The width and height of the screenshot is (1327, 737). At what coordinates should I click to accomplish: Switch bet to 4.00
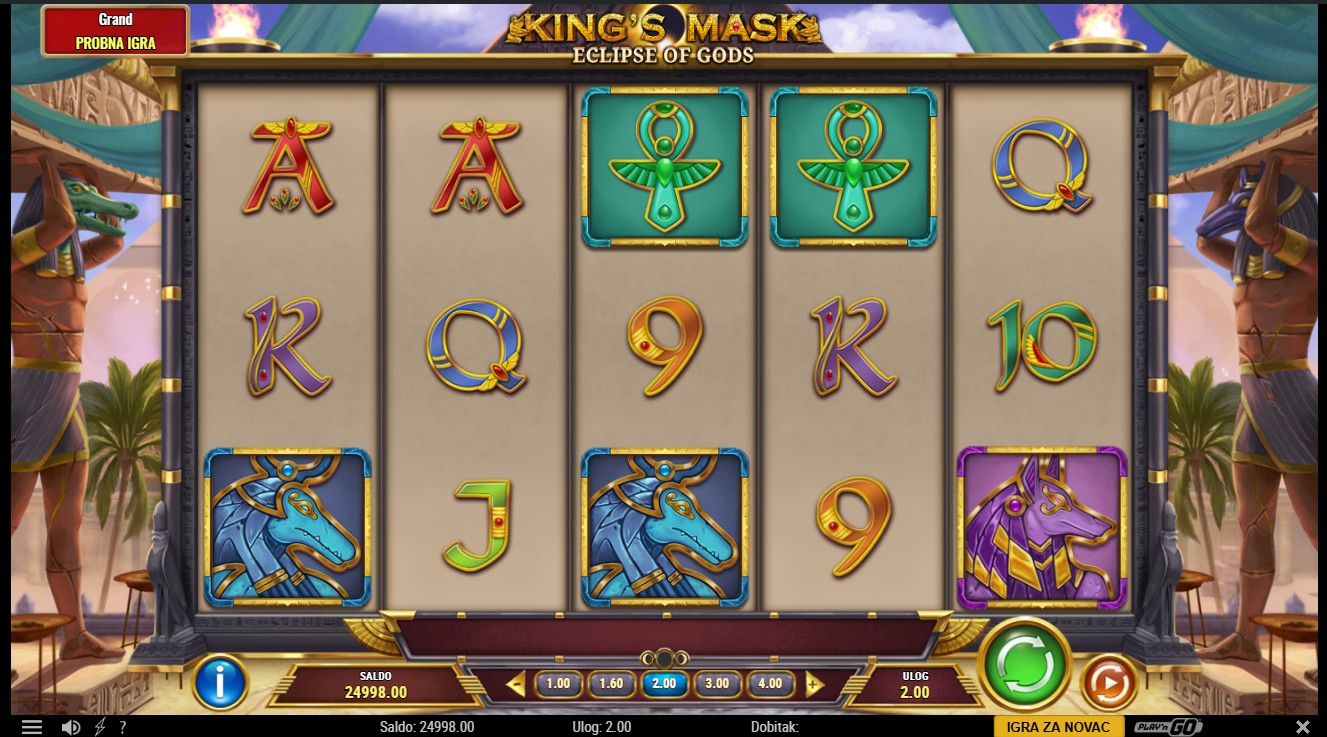(x=769, y=684)
